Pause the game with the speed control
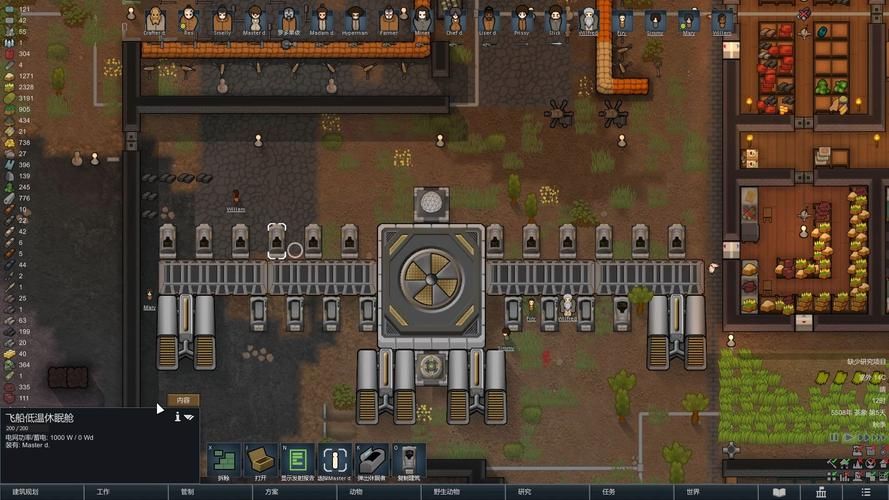Viewport: 889px width, 500px height. (835, 437)
